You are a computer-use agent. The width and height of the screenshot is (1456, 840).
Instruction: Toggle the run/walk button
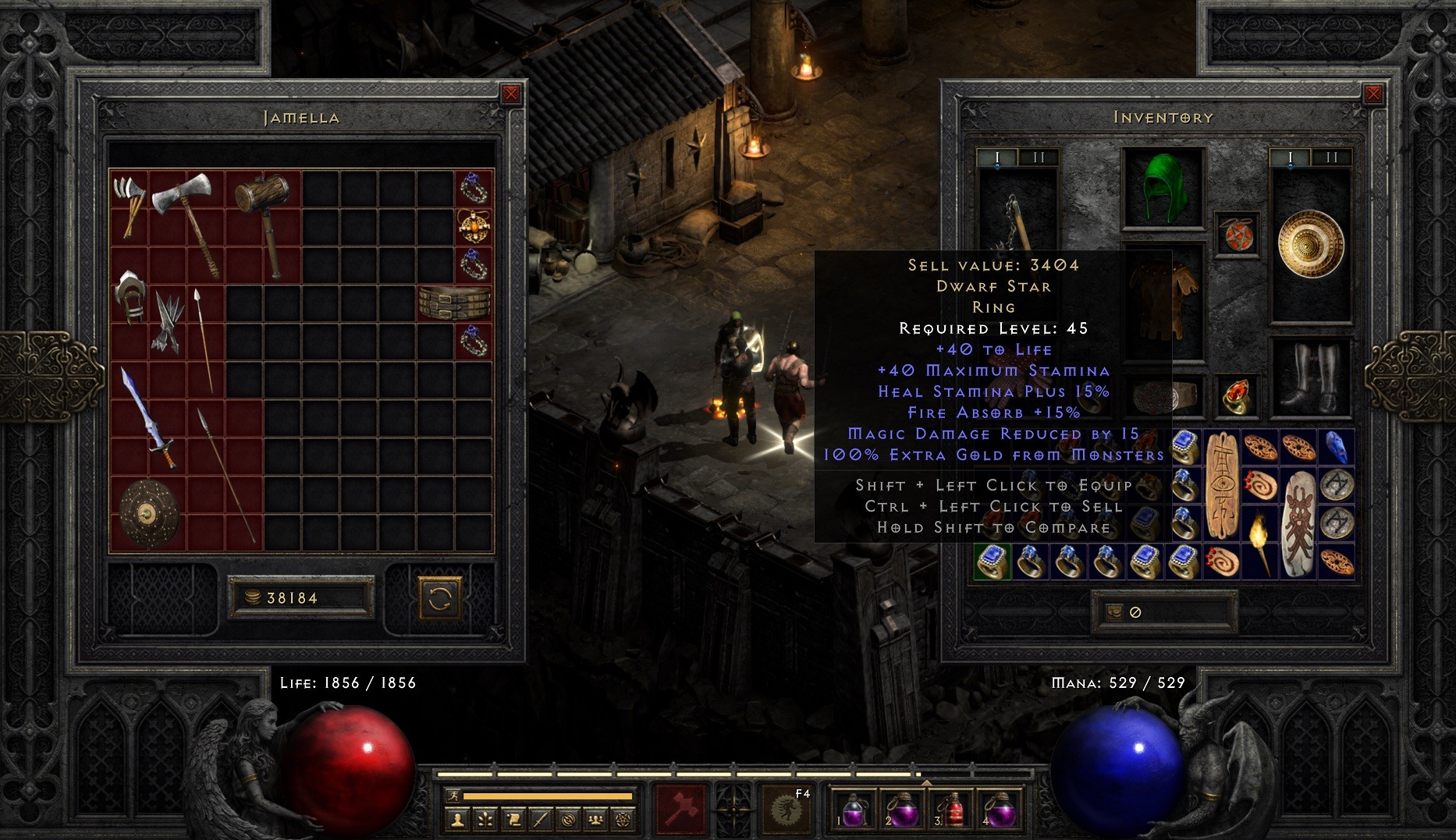coord(454,796)
